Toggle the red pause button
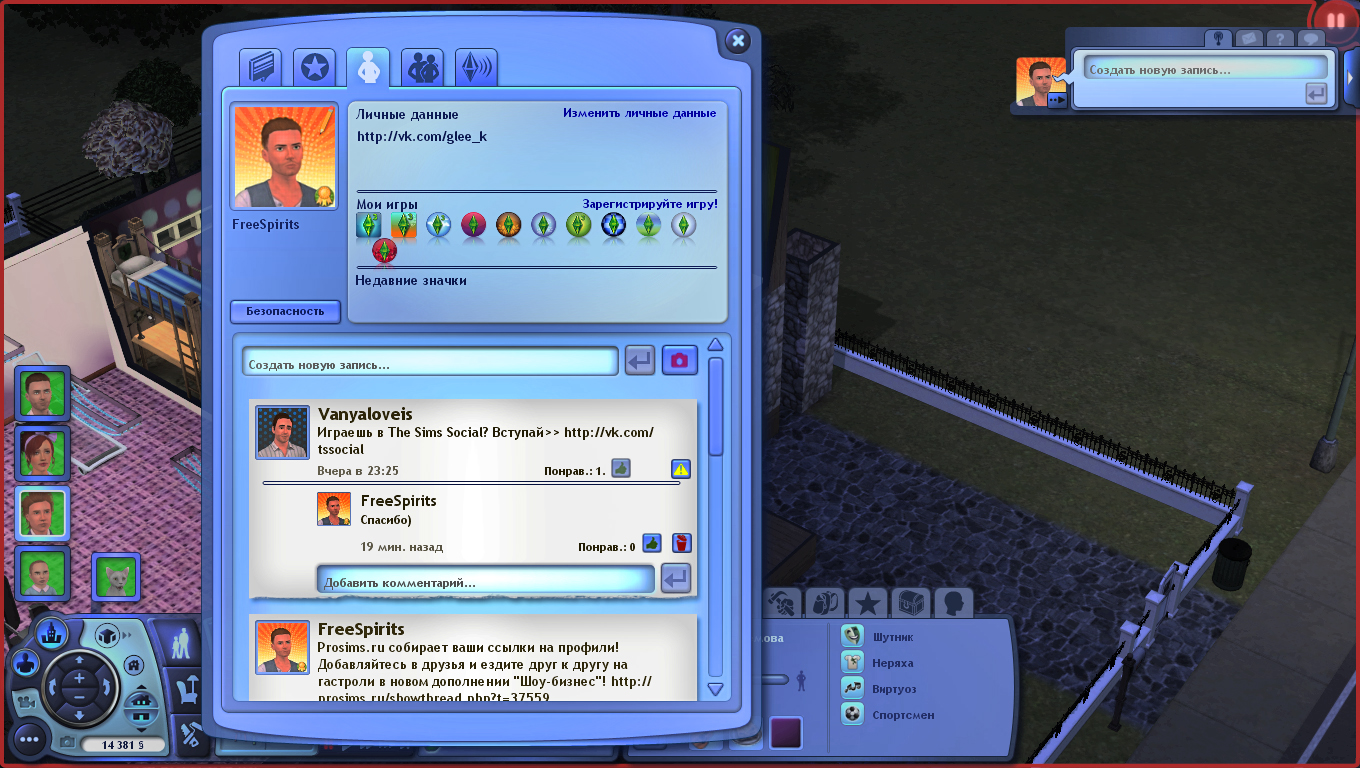 (1335, 20)
